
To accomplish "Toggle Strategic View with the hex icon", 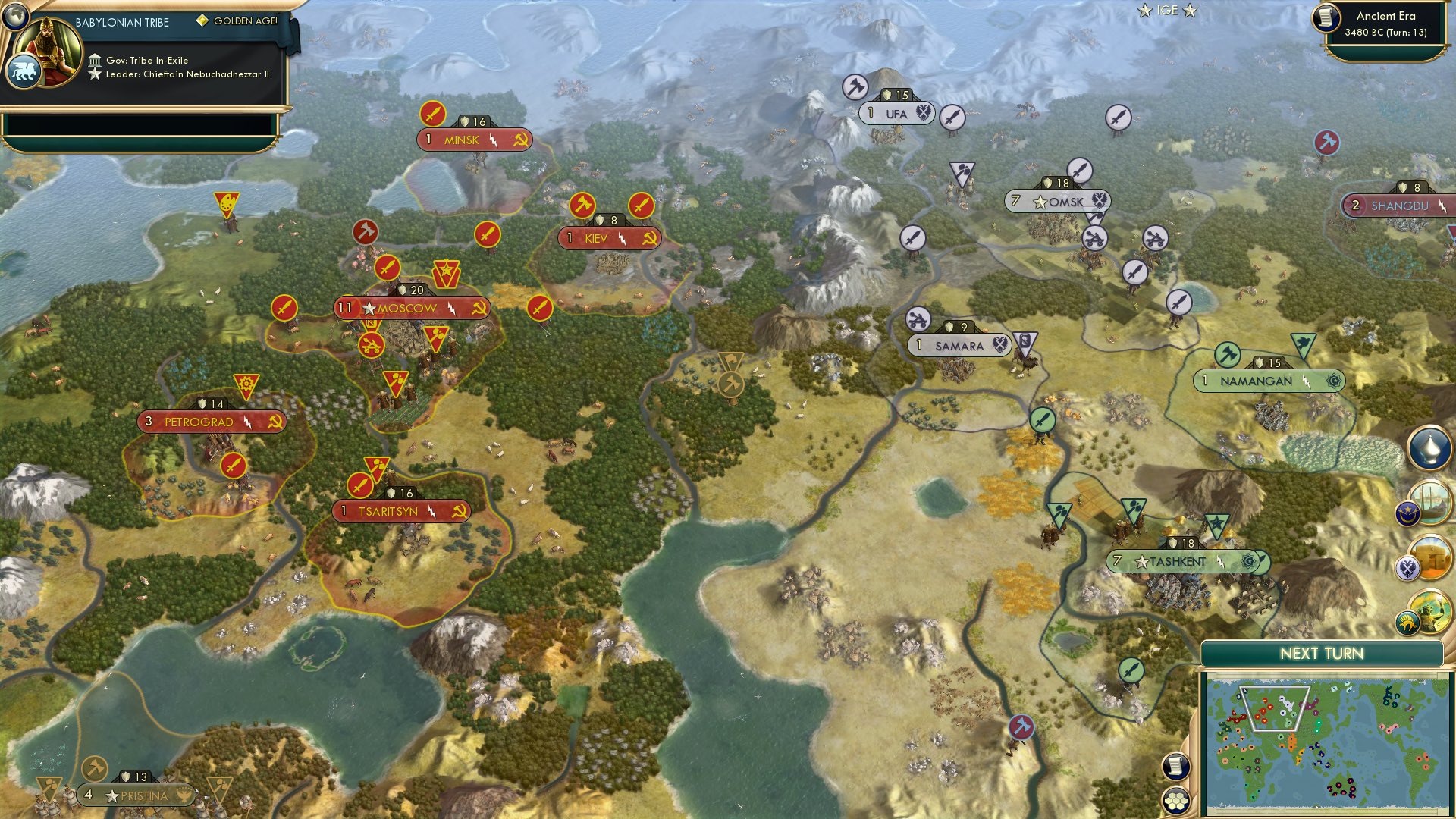I will pyautogui.click(x=1178, y=799).
